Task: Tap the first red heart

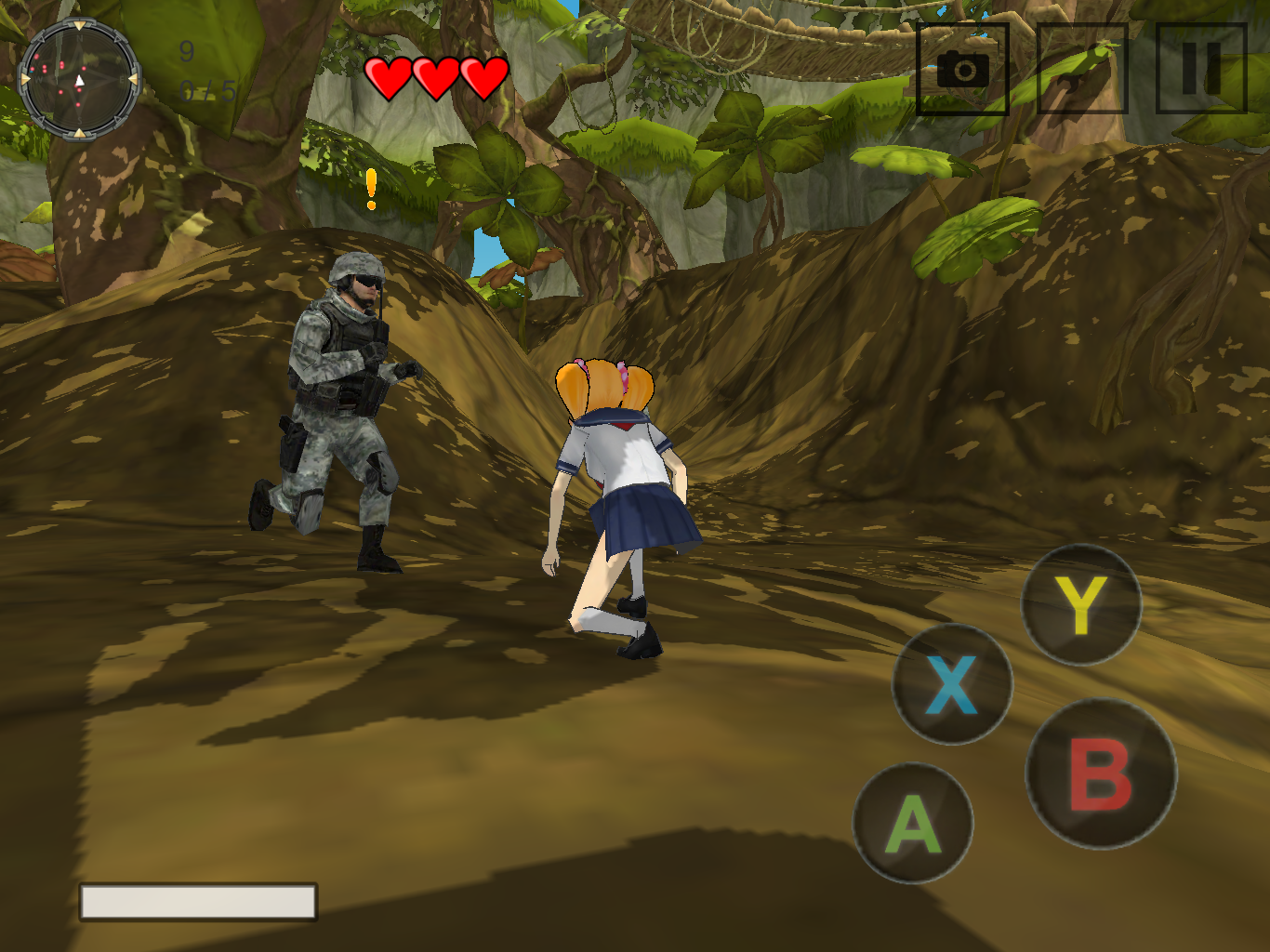Action: pyautogui.click(x=389, y=74)
